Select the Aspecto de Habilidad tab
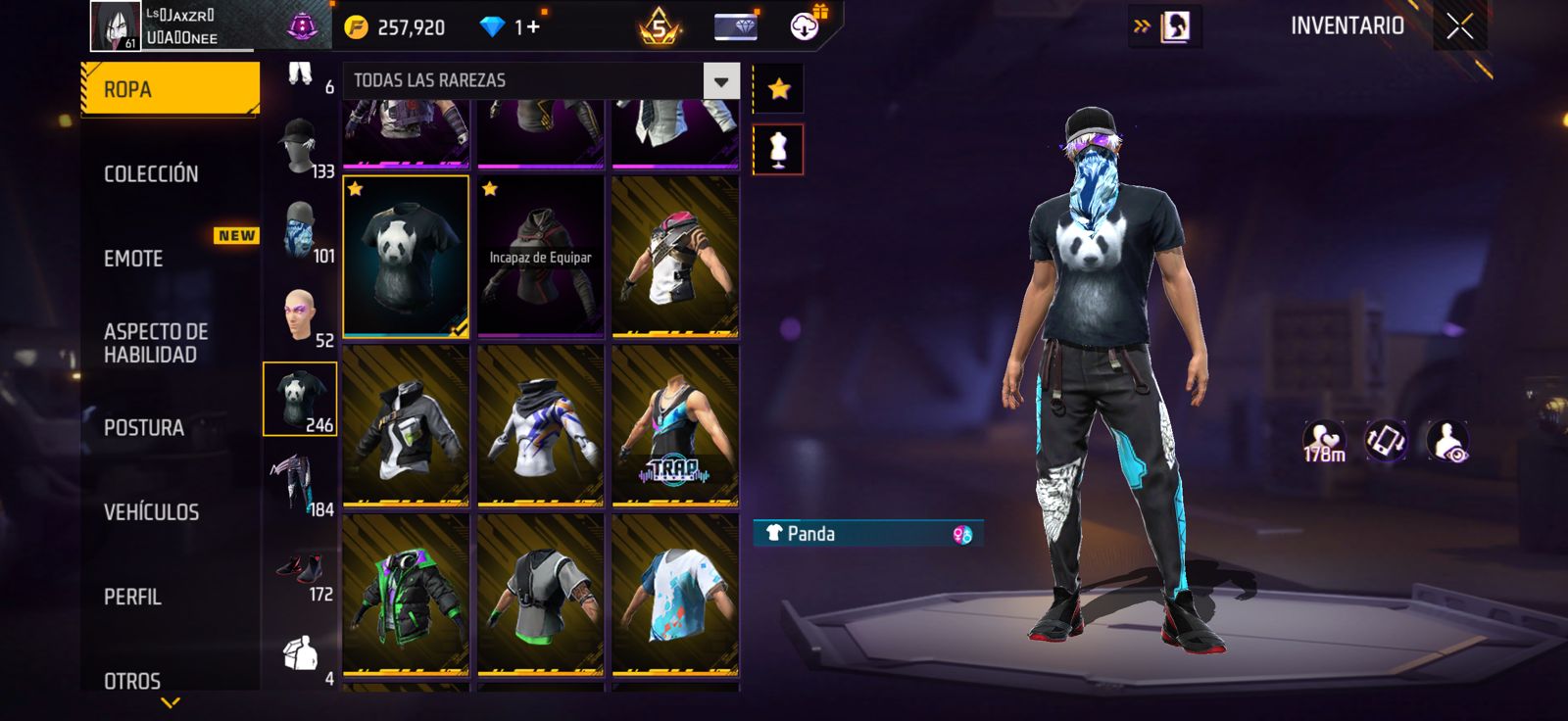The image size is (1568, 721). [156, 343]
